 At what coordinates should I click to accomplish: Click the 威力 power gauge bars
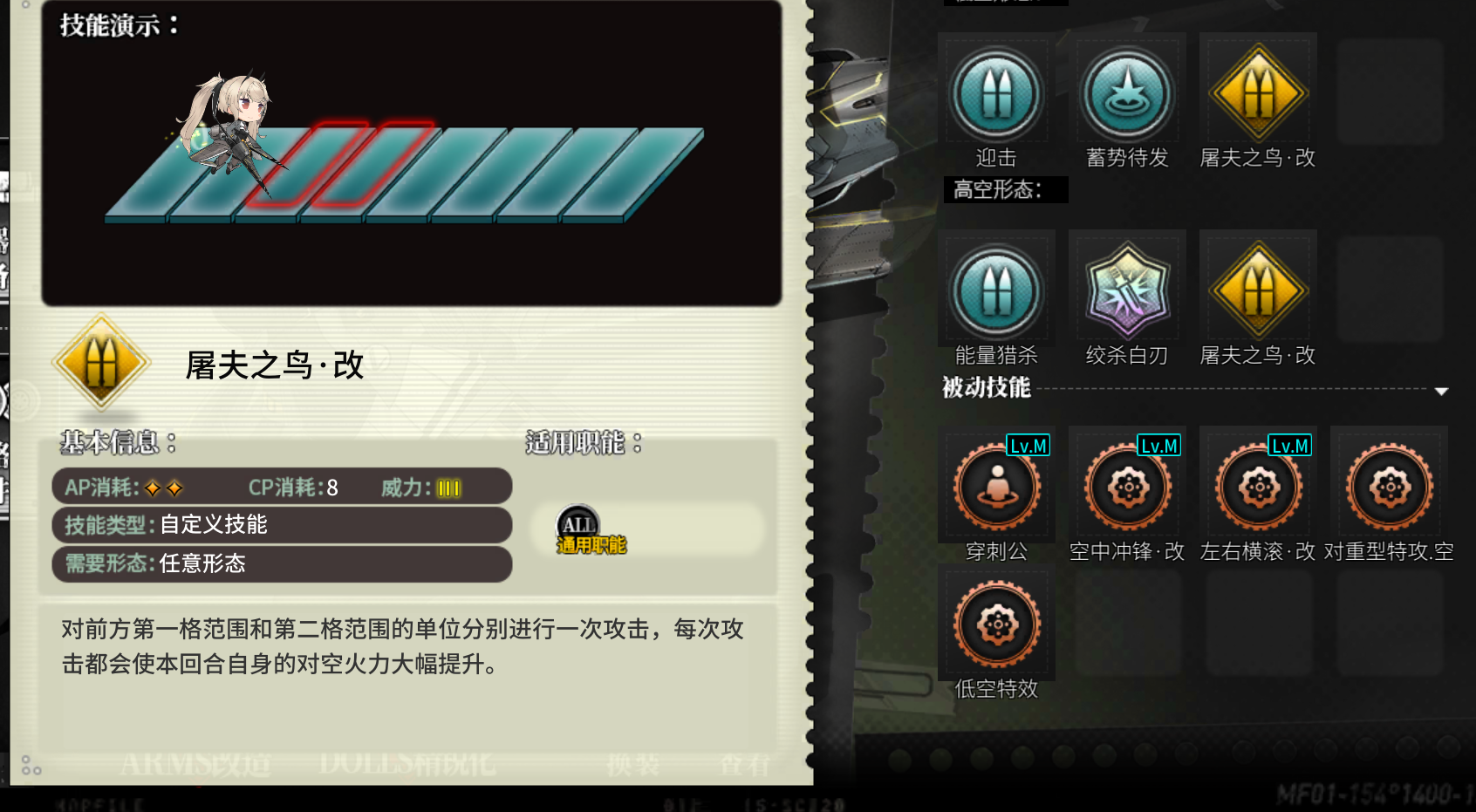click(447, 488)
